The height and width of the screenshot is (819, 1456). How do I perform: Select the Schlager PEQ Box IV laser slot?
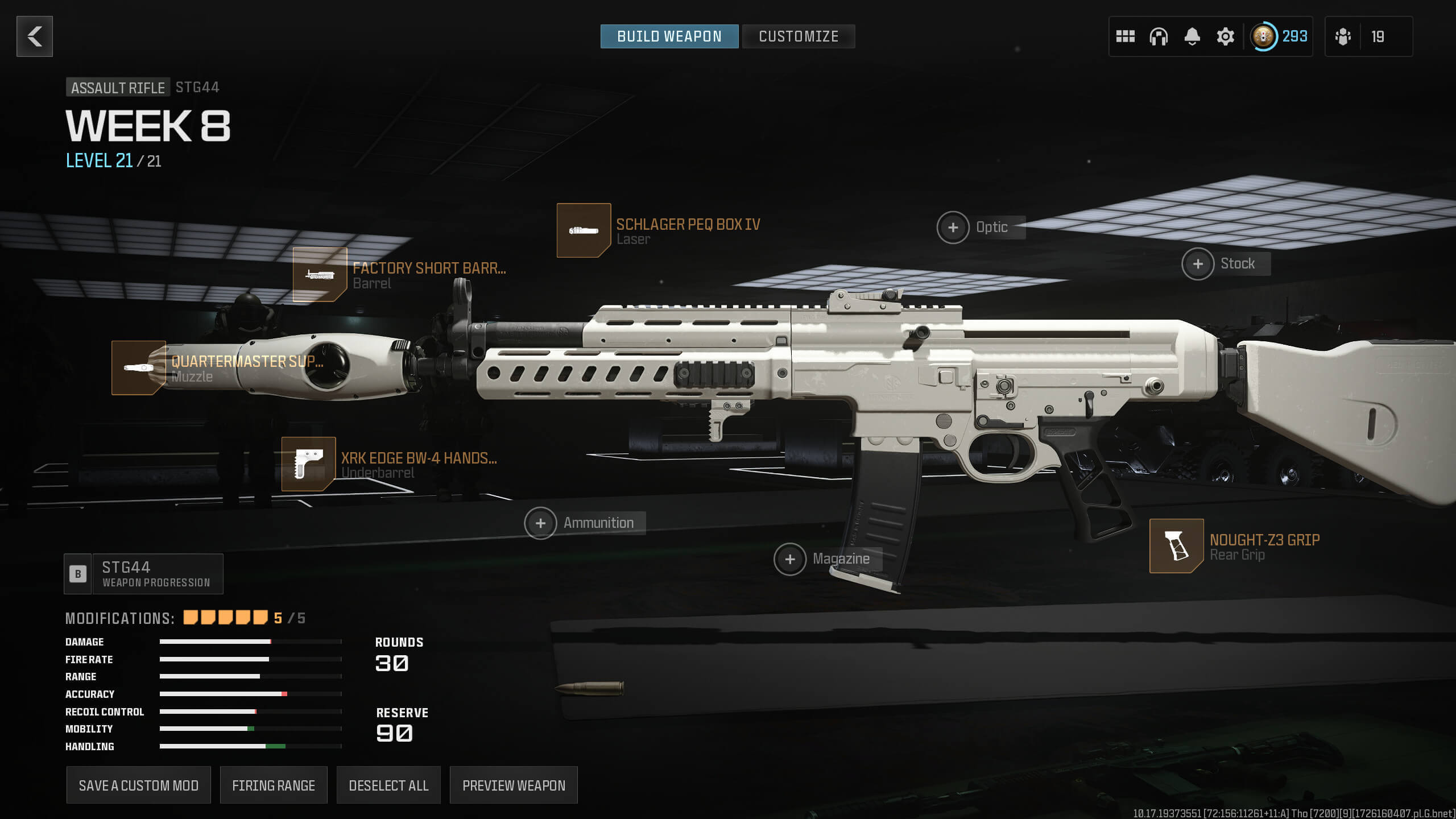click(584, 230)
